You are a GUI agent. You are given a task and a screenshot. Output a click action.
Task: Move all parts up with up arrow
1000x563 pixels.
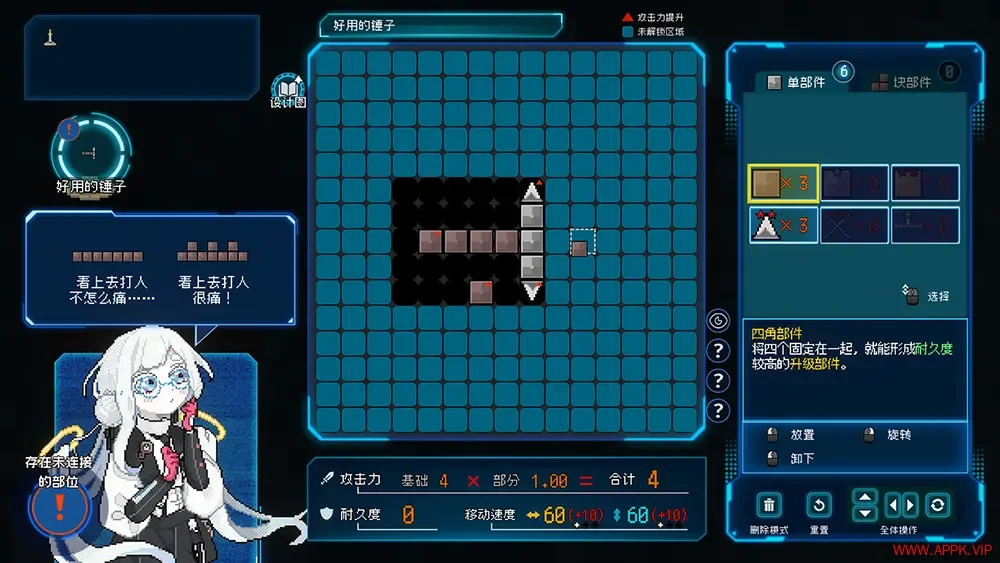coord(865,497)
